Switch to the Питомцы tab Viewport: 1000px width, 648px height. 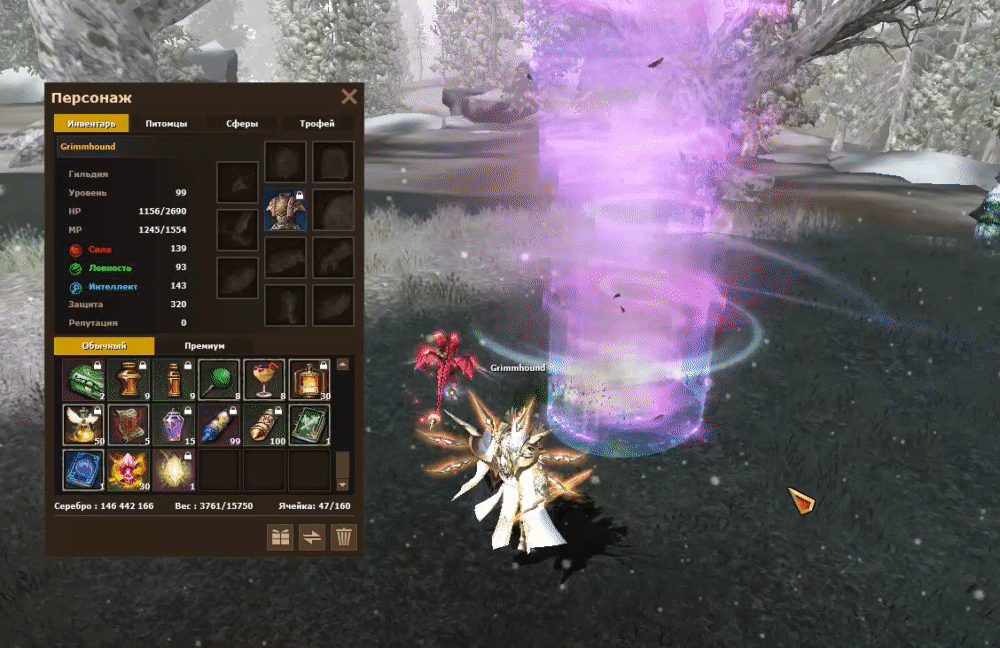(x=166, y=124)
